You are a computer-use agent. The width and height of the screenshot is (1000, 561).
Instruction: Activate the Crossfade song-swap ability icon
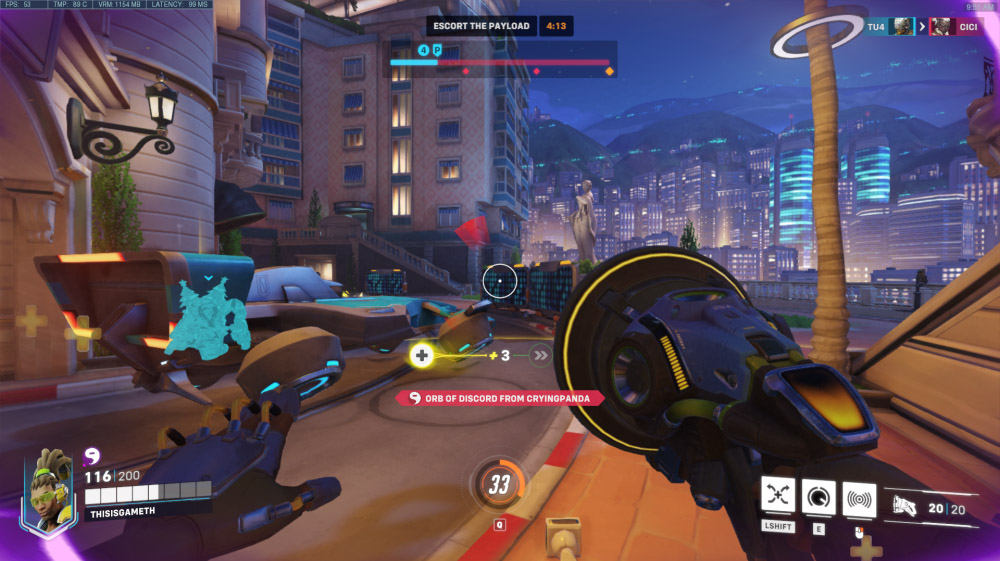(x=778, y=495)
